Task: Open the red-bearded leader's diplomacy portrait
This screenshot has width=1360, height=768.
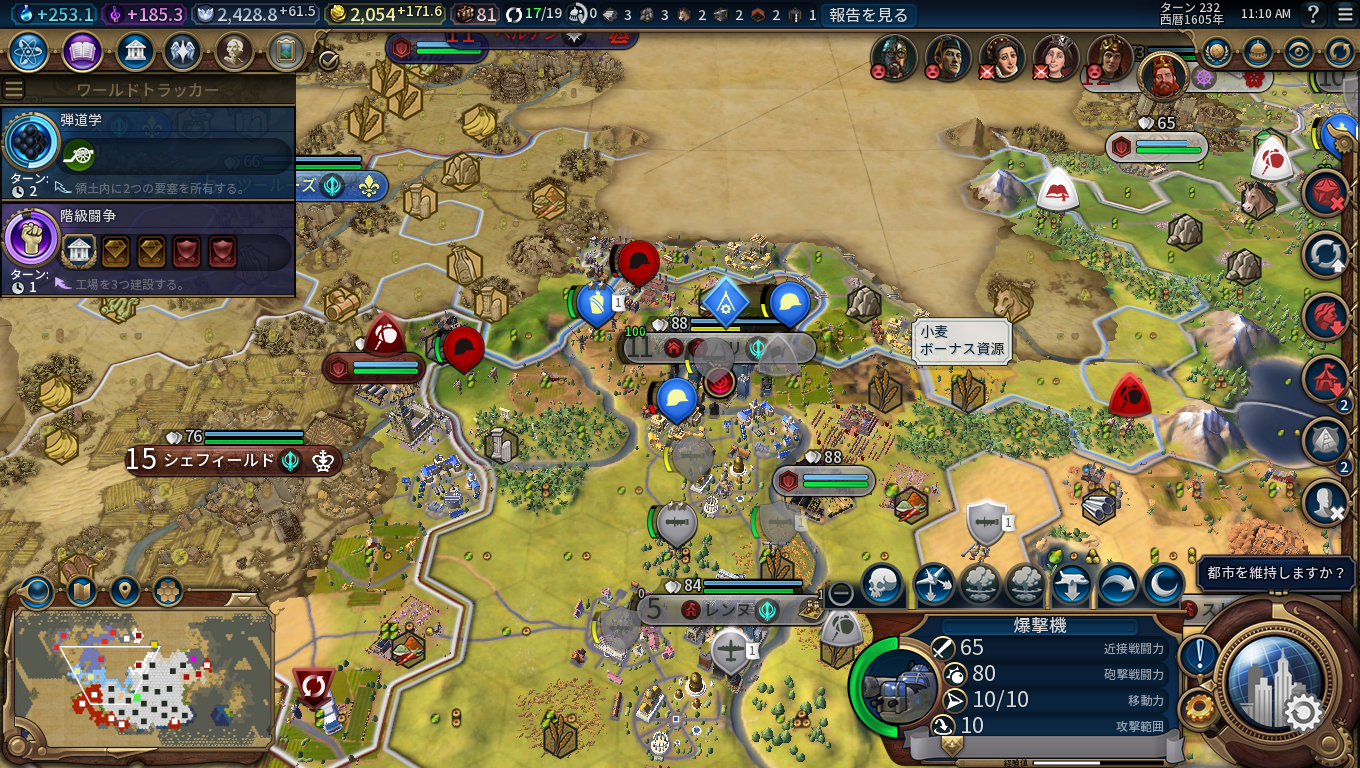Action: point(1162,75)
